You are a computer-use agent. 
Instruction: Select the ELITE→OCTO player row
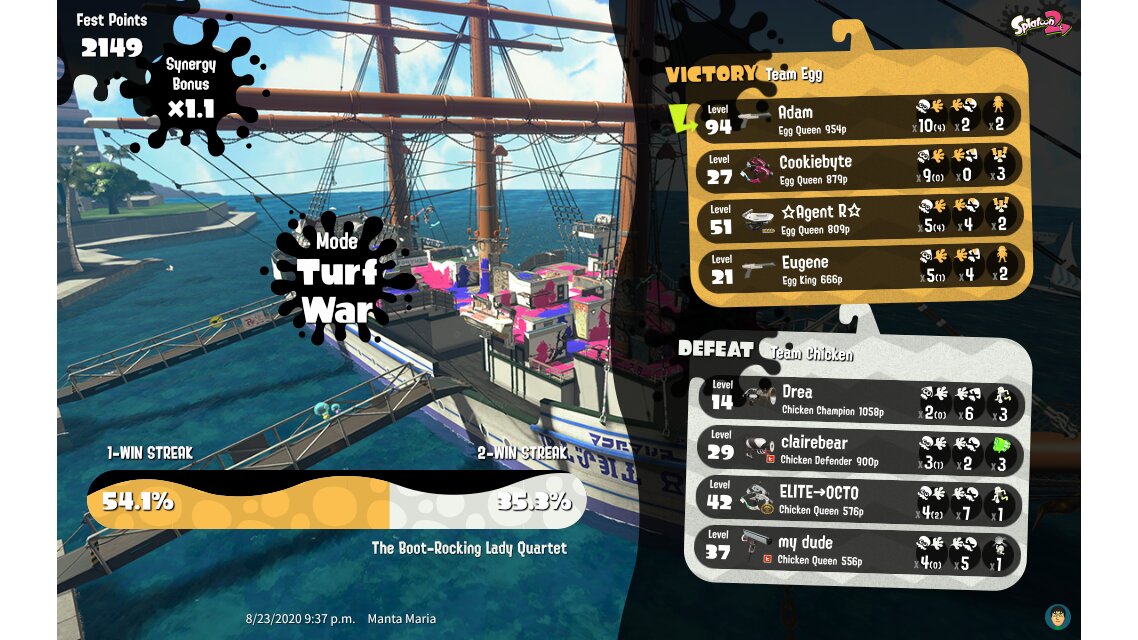click(x=858, y=500)
